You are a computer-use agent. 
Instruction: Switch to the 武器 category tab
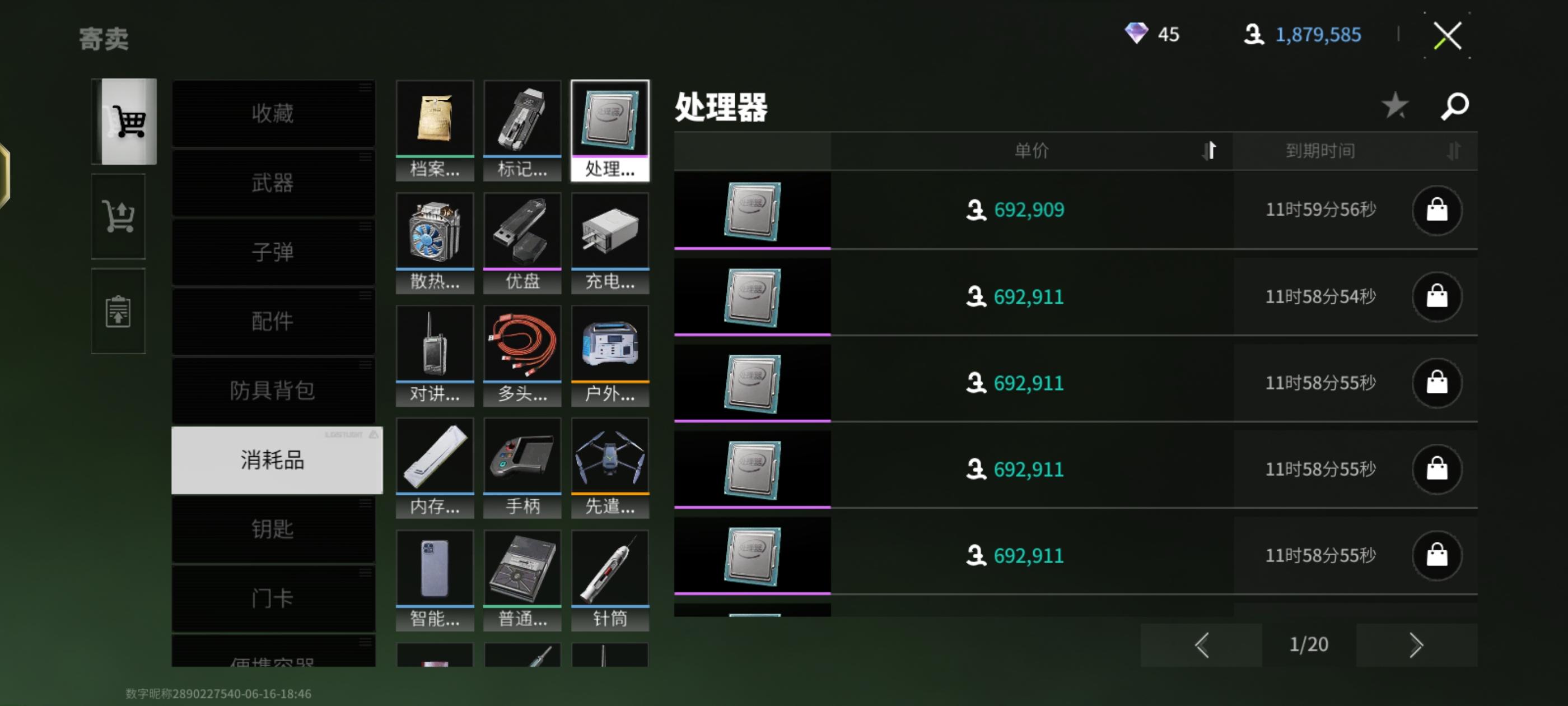(x=273, y=182)
